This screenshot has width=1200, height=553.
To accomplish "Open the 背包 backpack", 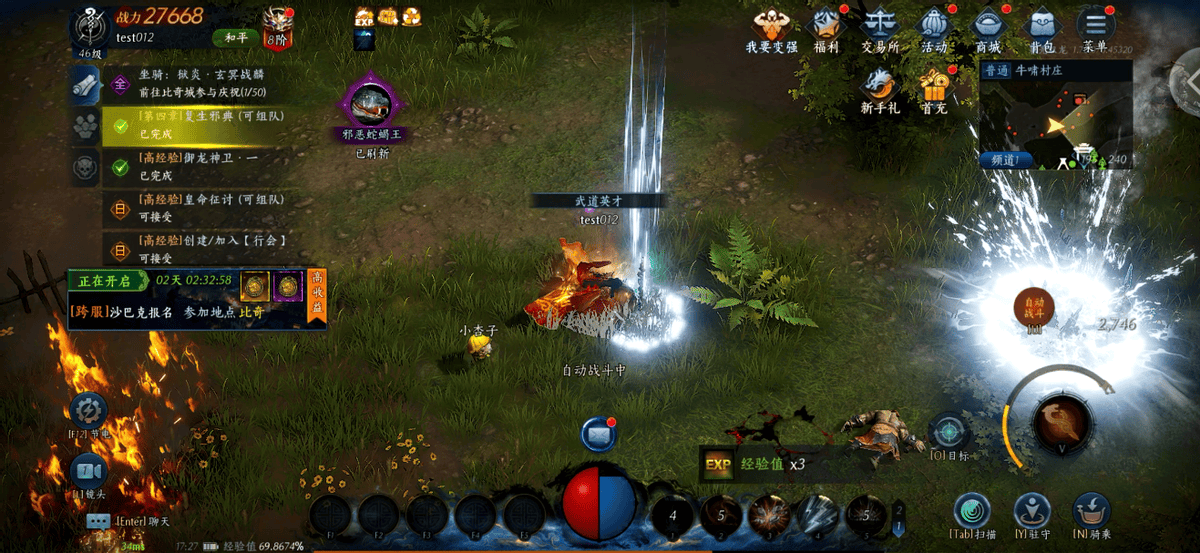I will (1042, 27).
